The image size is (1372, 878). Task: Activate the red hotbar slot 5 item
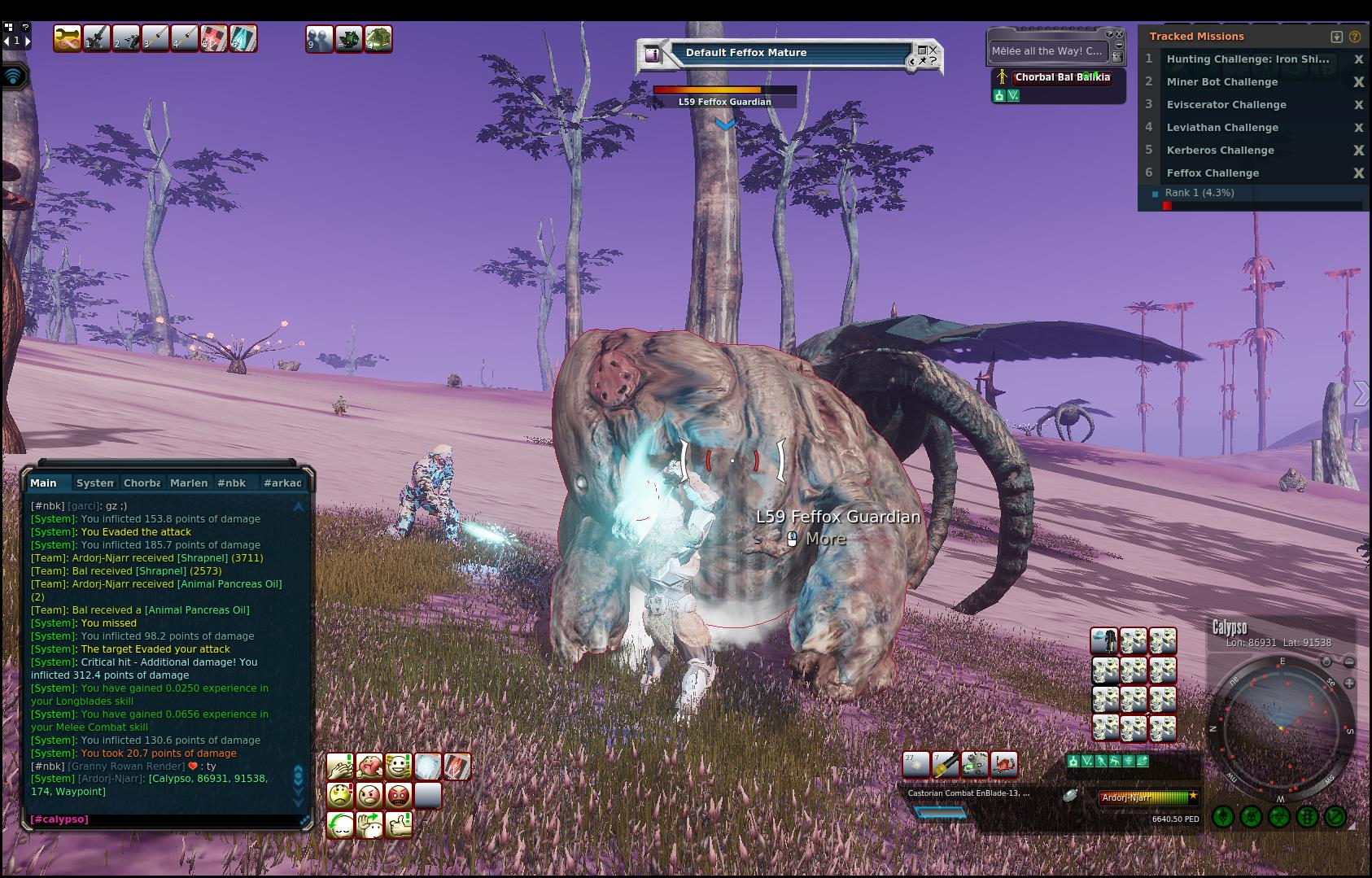pyautogui.click(x=214, y=38)
